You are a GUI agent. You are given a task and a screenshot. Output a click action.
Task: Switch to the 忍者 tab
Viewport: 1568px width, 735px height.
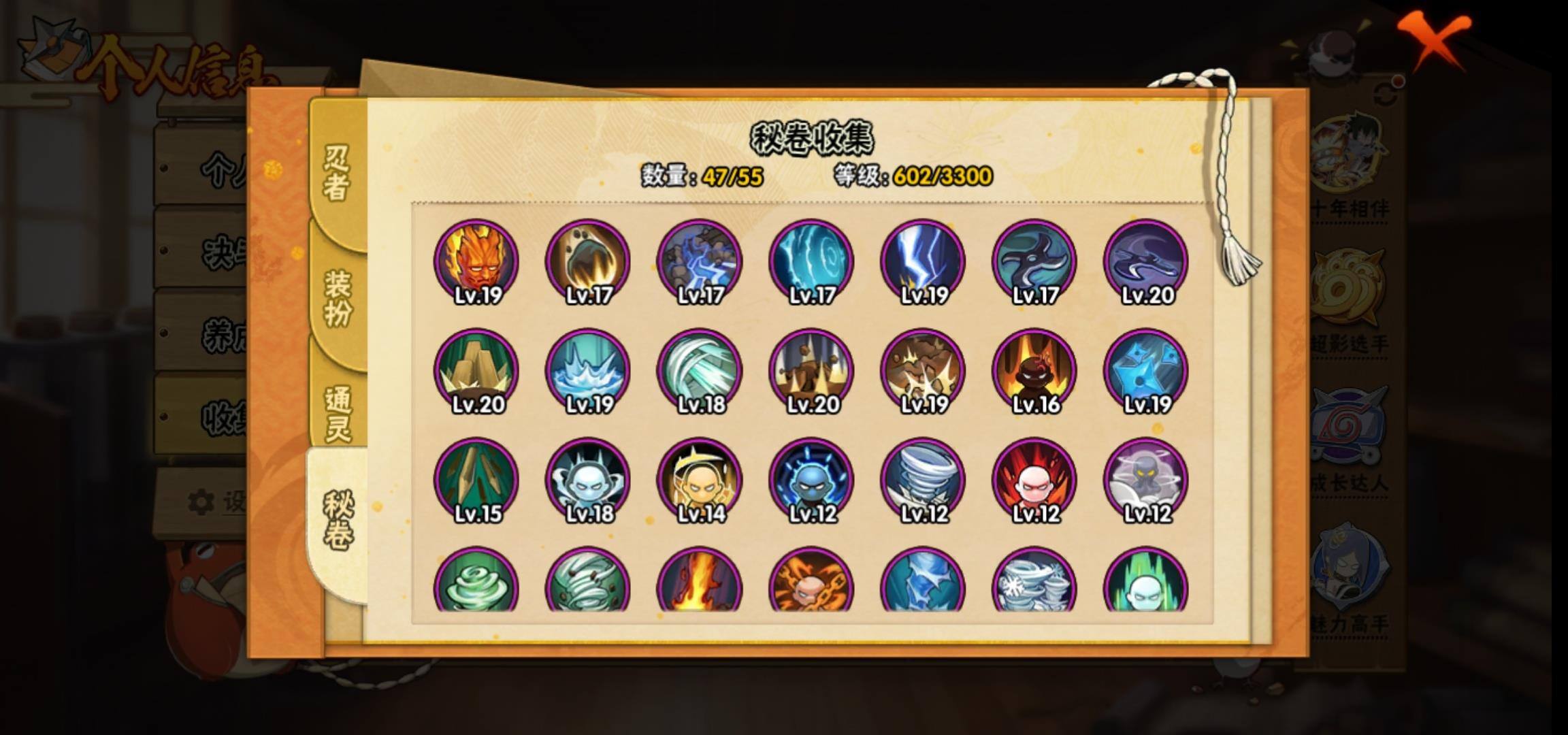(x=337, y=173)
